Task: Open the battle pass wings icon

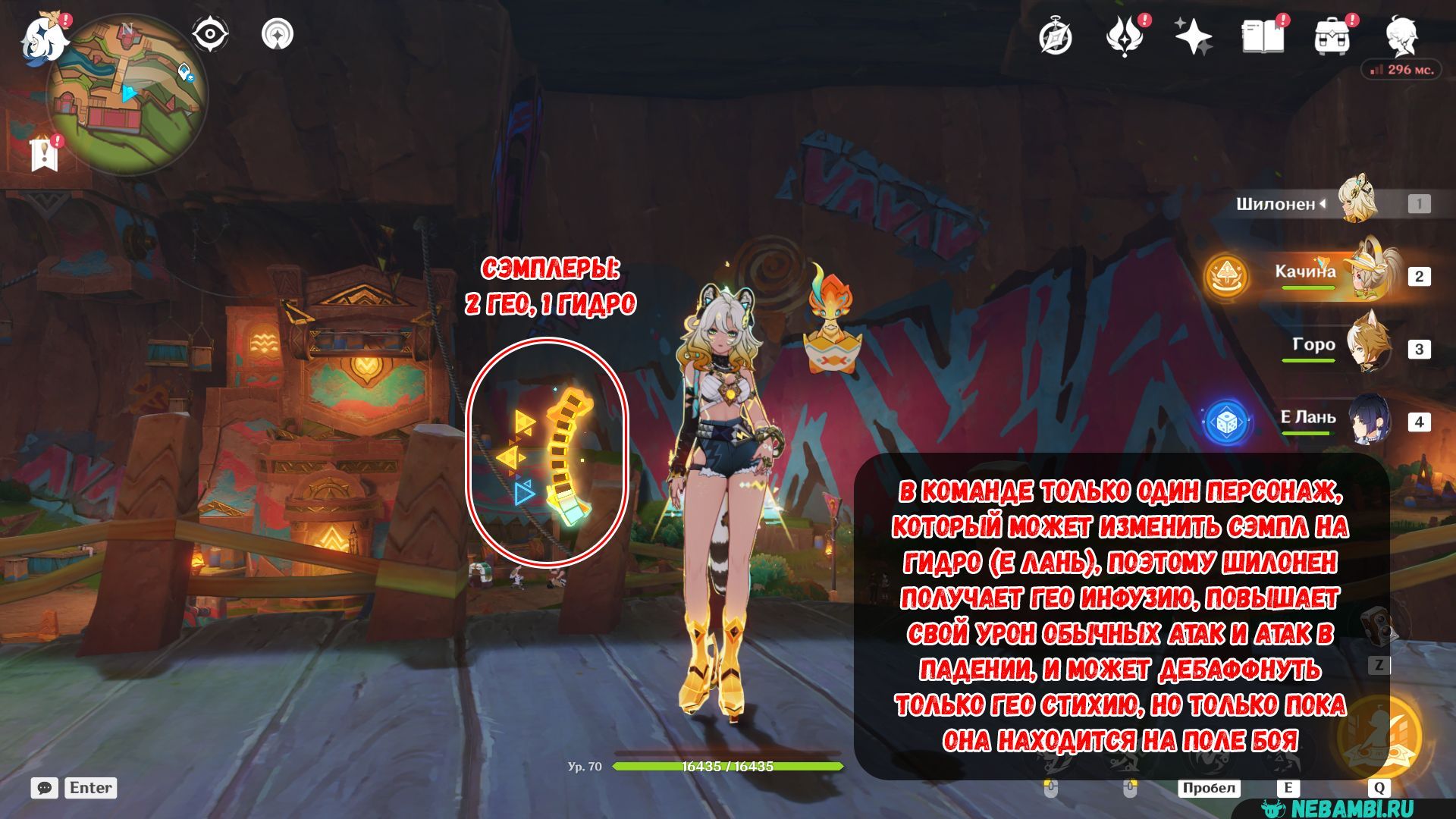Action: click(x=1125, y=37)
